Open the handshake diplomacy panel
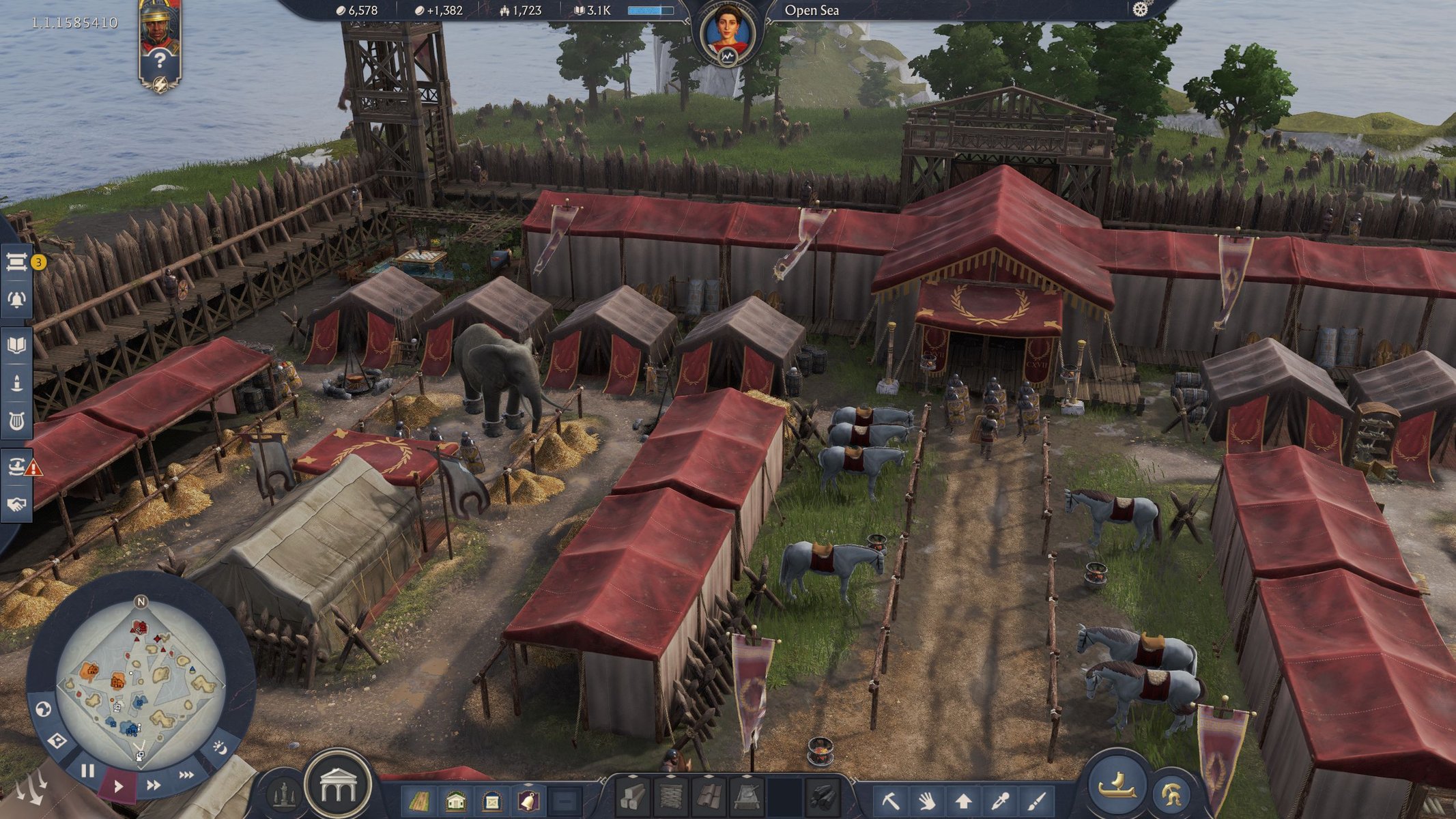This screenshot has width=1456, height=819. click(17, 504)
